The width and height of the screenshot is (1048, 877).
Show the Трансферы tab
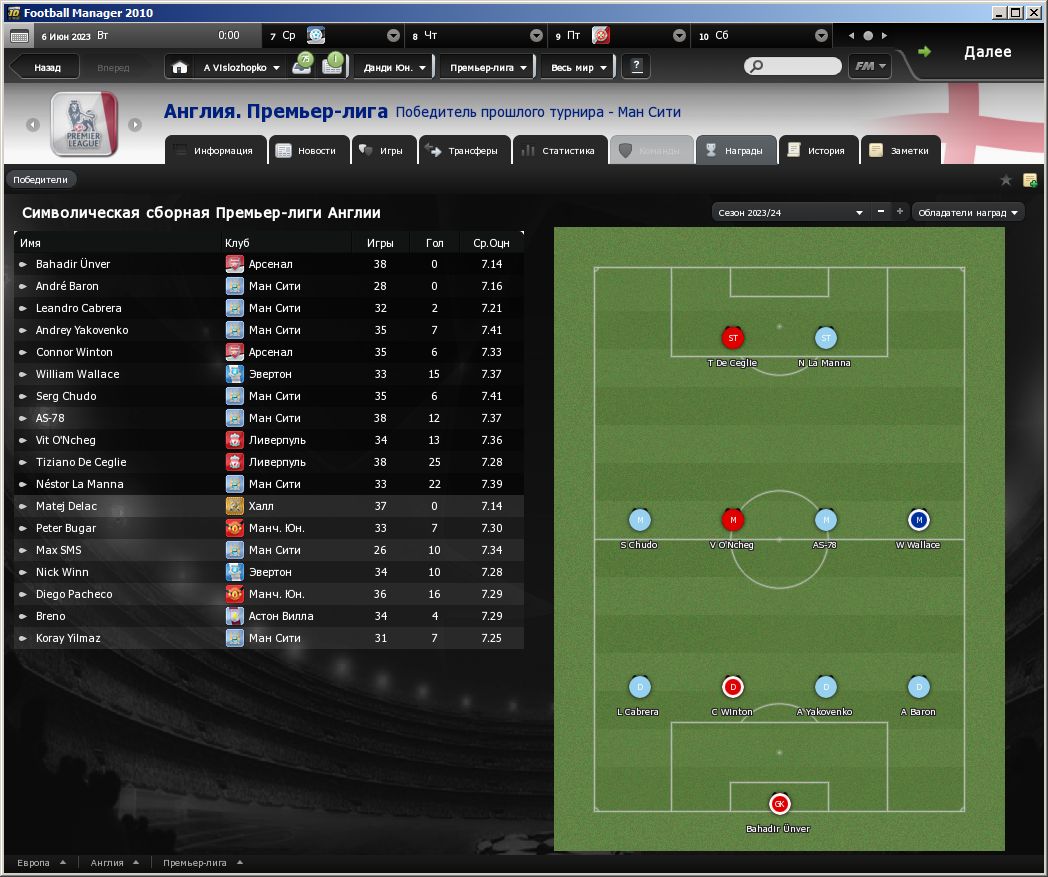(x=462, y=151)
